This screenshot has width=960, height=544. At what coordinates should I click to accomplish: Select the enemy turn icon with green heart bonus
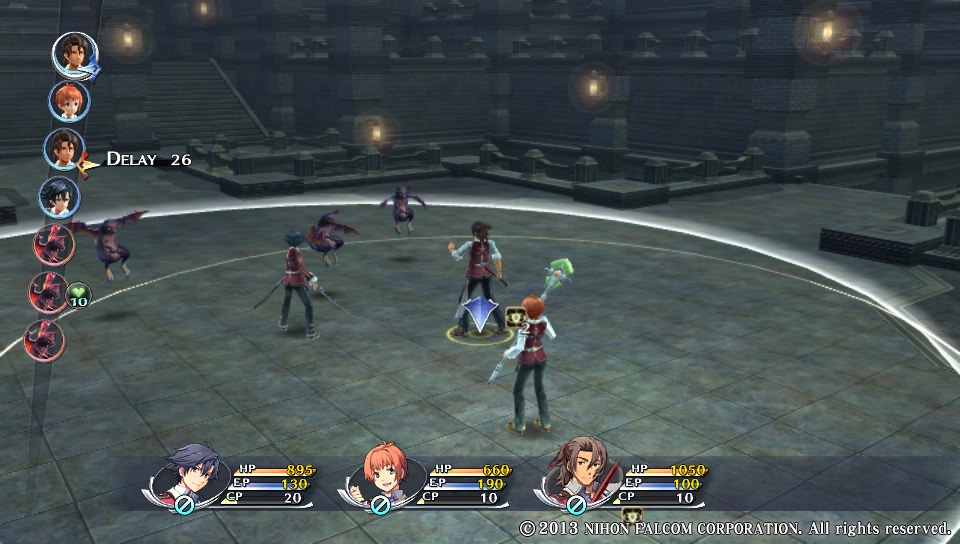click(x=48, y=293)
